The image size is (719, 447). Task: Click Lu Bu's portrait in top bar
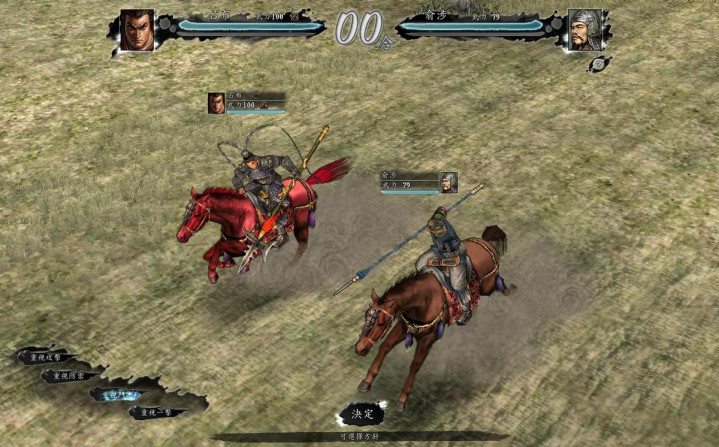click(137, 29)
